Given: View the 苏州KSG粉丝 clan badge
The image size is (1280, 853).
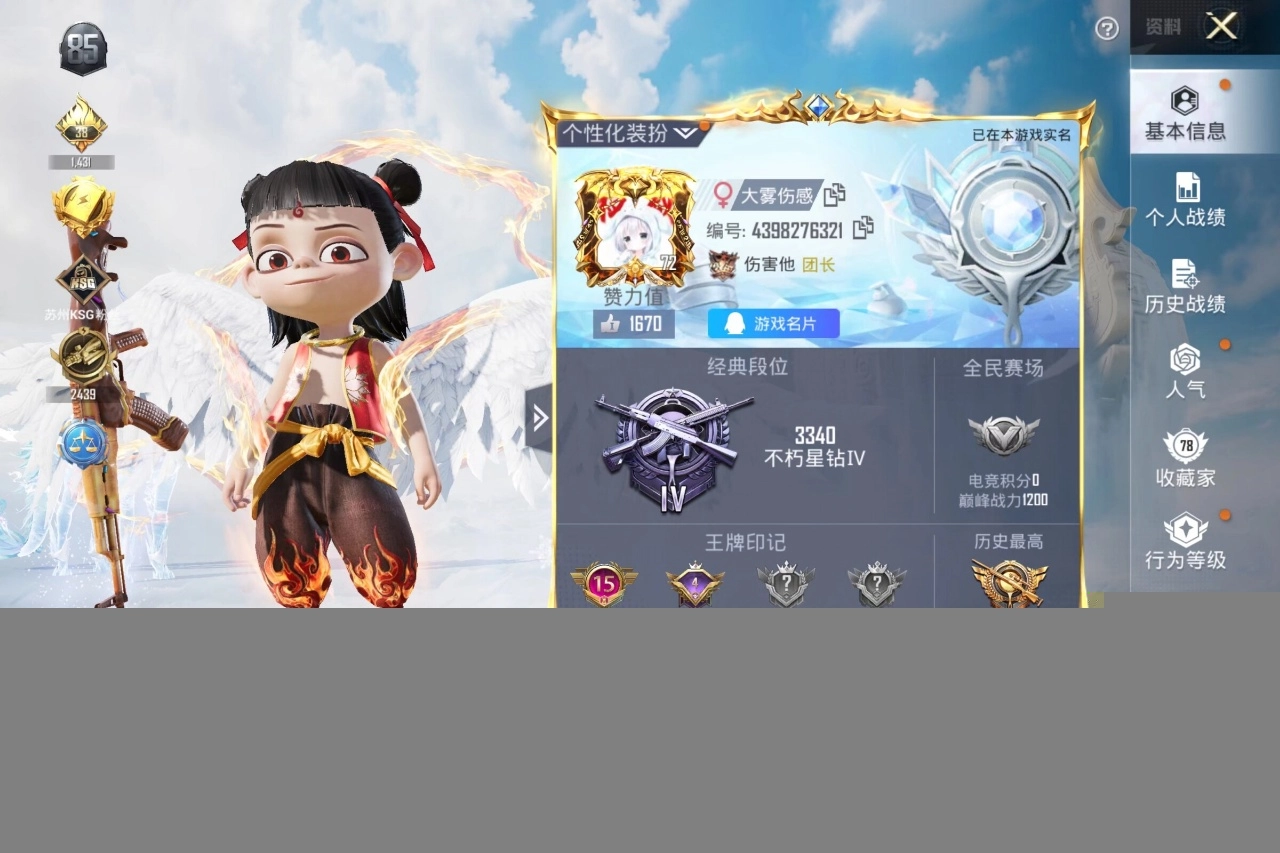Looking at the screenshot, I should coord(83,278).
